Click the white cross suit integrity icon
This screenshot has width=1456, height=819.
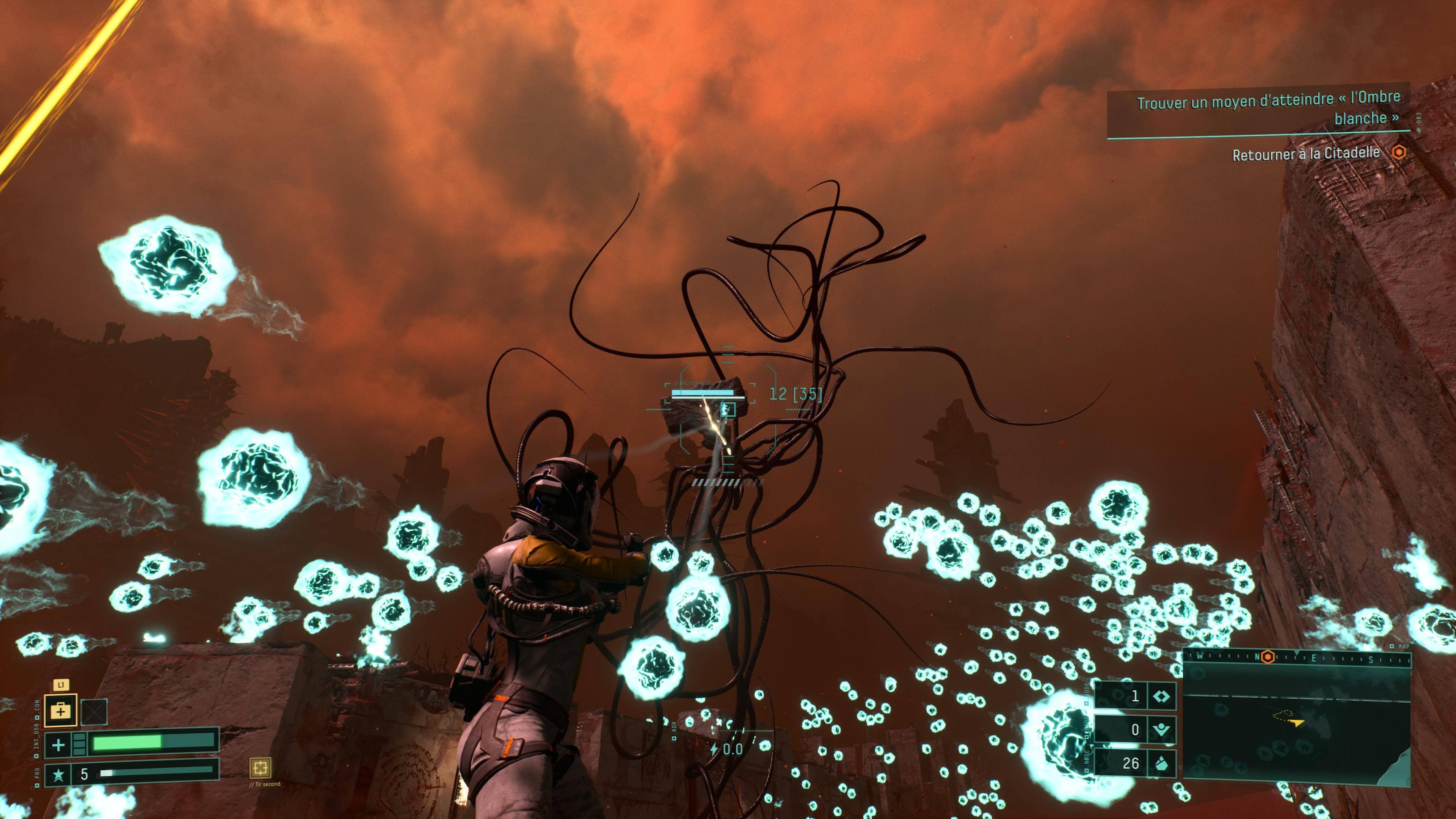(58, 745)
